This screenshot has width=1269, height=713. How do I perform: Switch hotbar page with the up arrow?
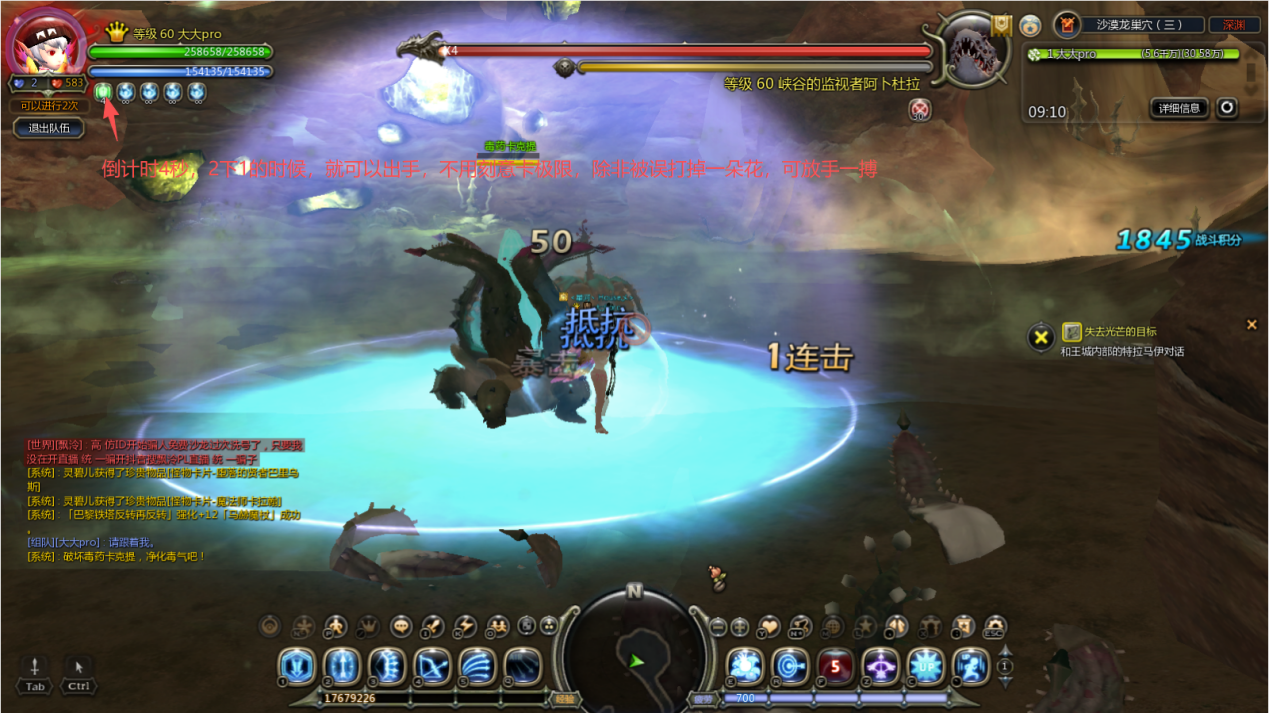coord(1006,654)
